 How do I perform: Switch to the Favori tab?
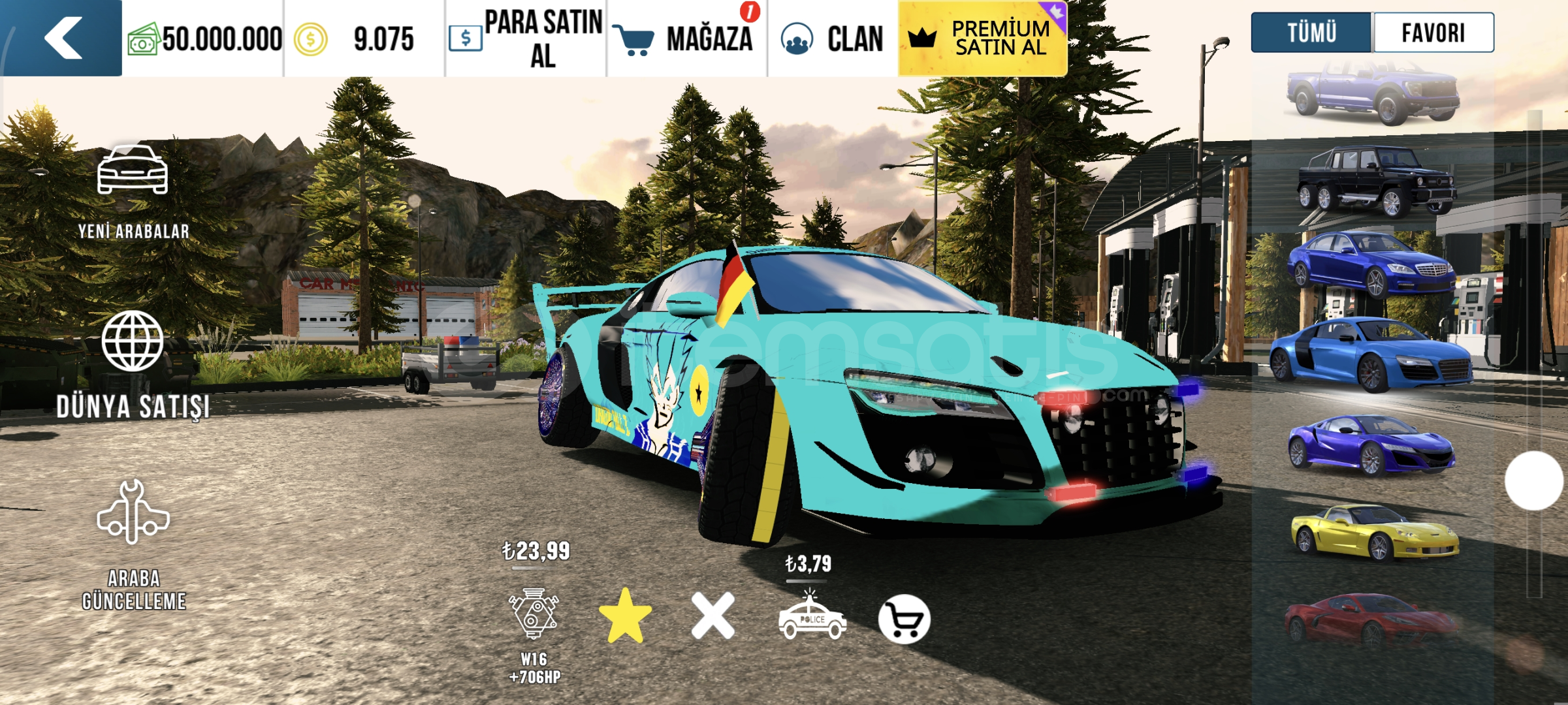[1433, 33]
